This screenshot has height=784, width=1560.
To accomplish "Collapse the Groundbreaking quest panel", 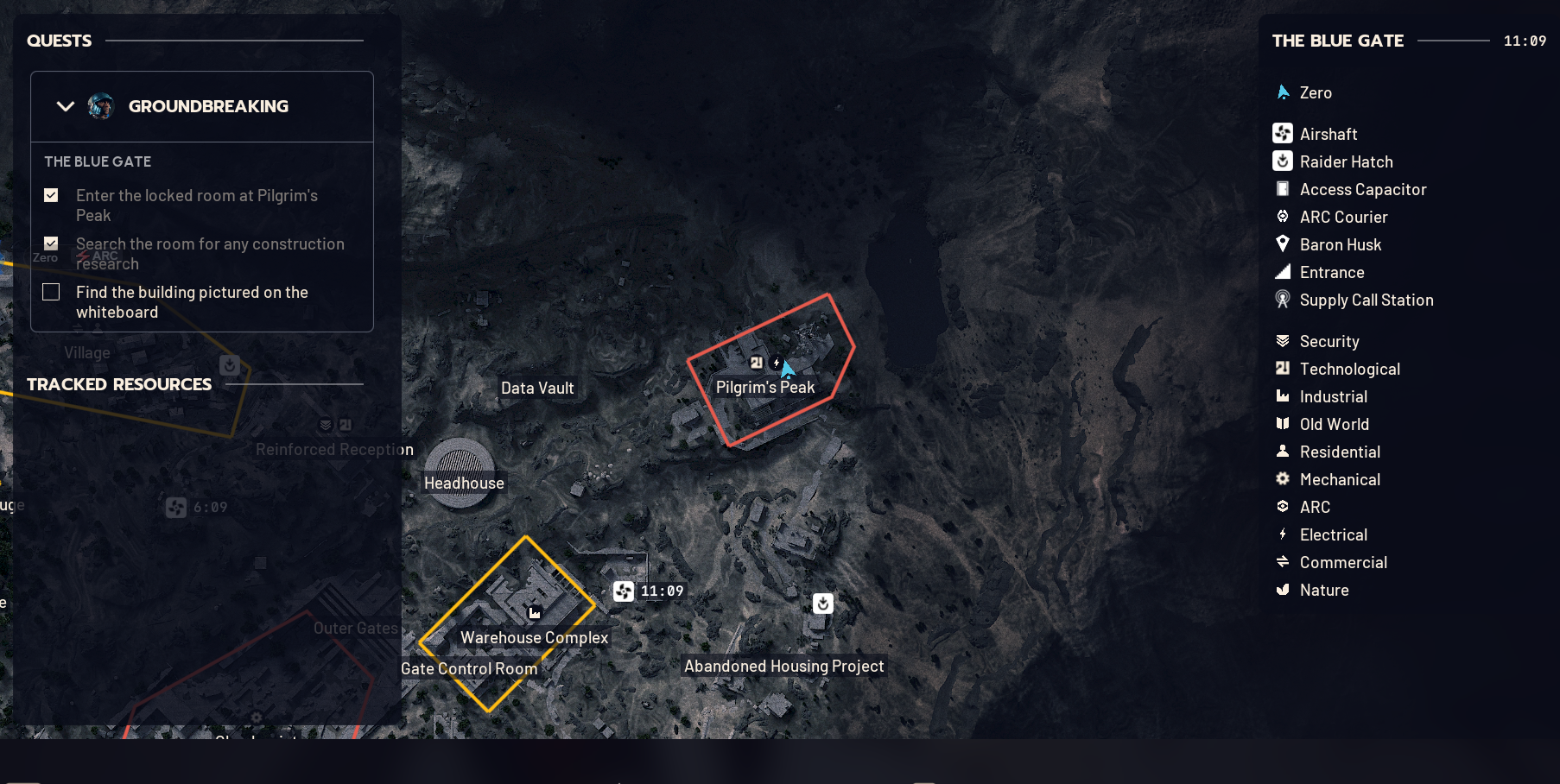I will click(x=66, y=106).
